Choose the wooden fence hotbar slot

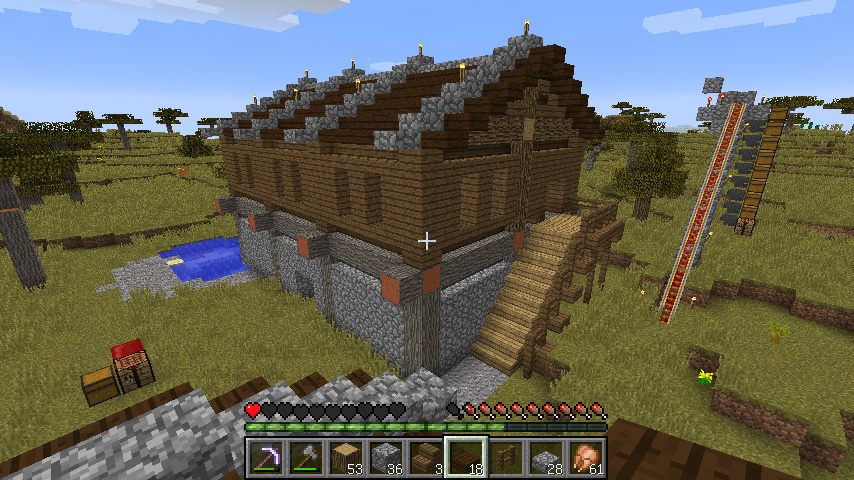pyautogui.click(x=507, y=458)
